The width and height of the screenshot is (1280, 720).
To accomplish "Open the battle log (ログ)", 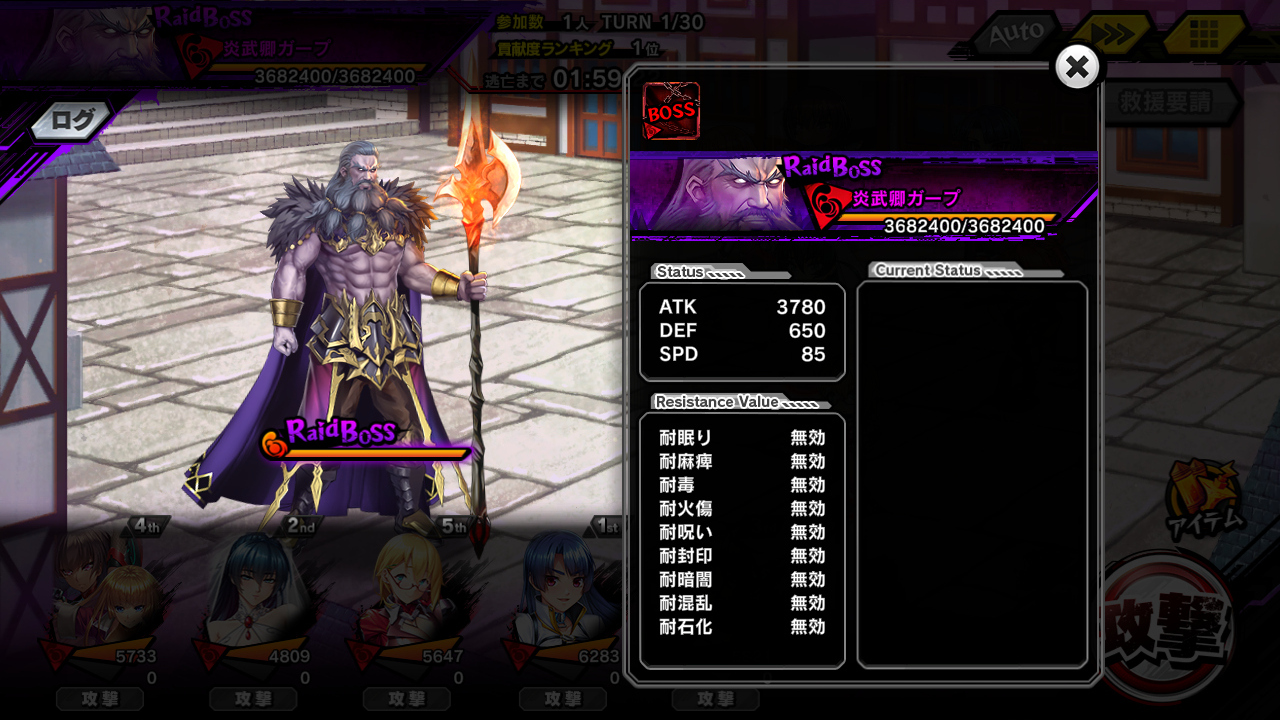I will click(72, 121).
